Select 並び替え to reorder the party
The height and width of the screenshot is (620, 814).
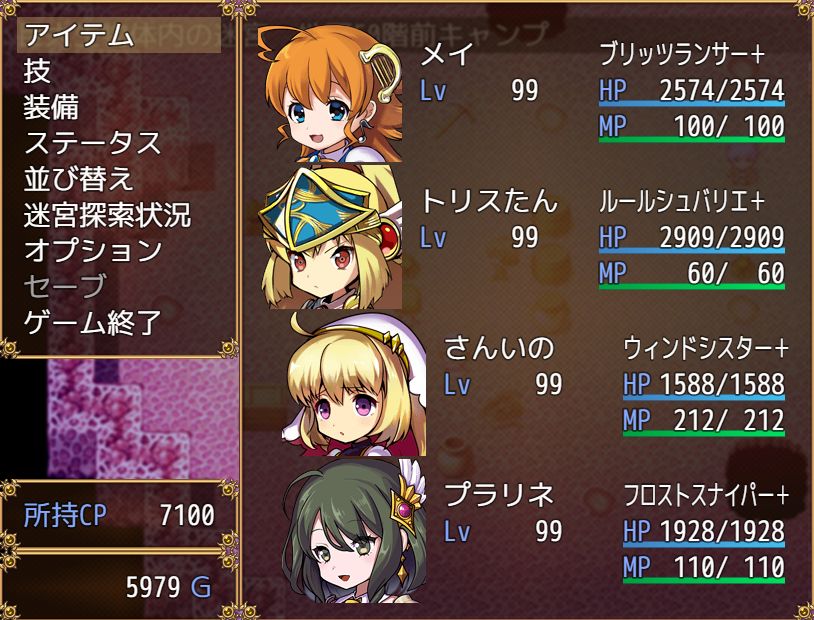click(78, 179)
